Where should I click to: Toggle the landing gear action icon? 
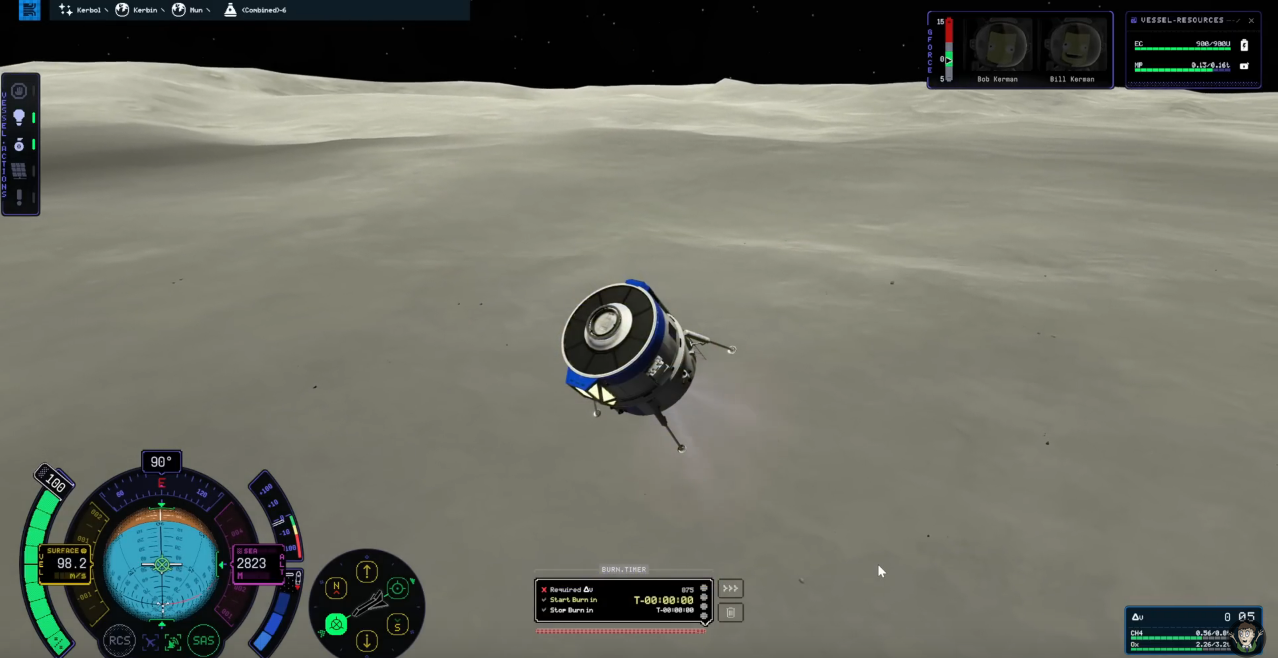(18, 145)
